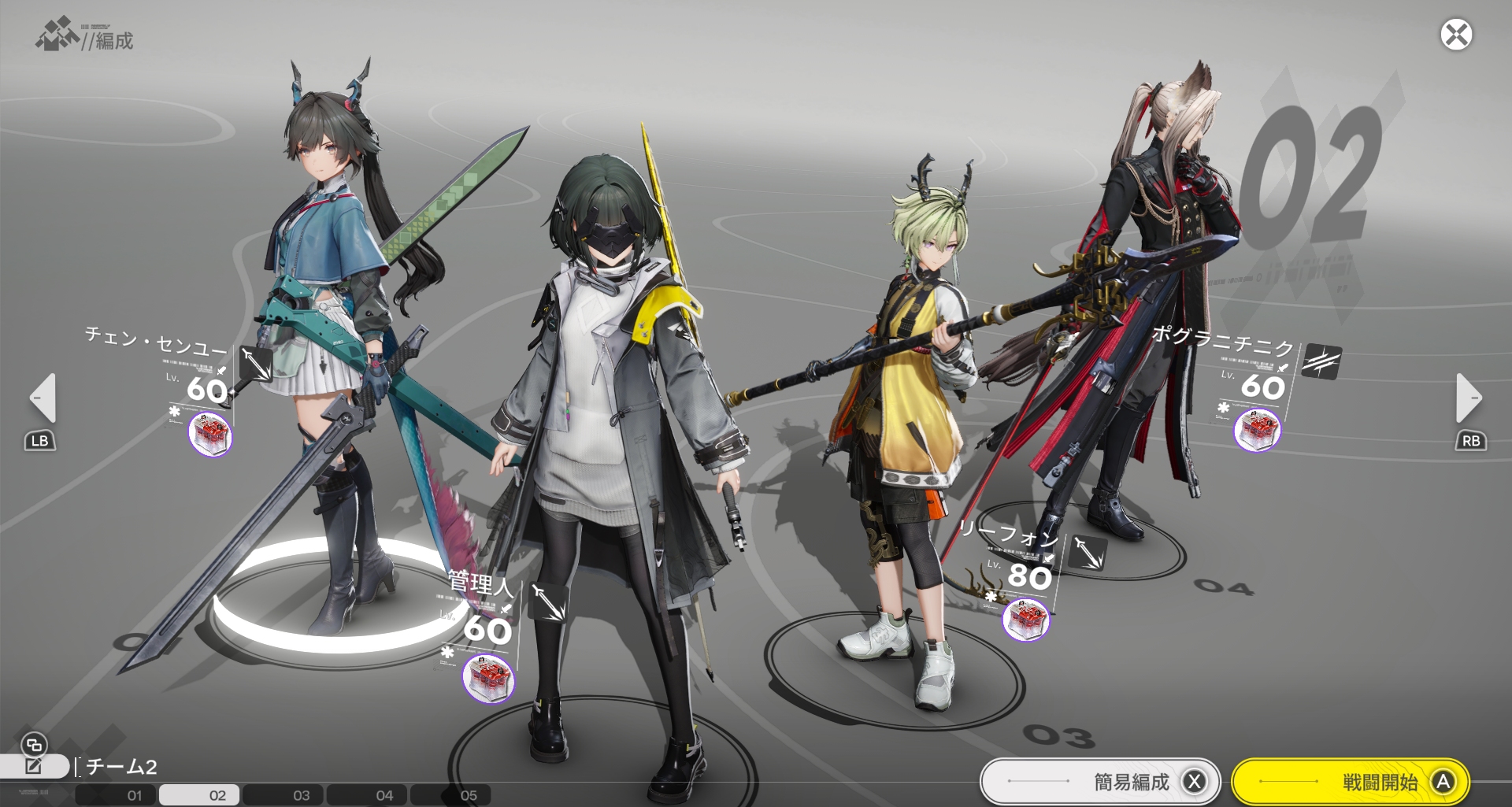This screenshot has height=807, width=1512.
Task: Open リーフォン's equipped item icon
Action: coord(1025,618)
